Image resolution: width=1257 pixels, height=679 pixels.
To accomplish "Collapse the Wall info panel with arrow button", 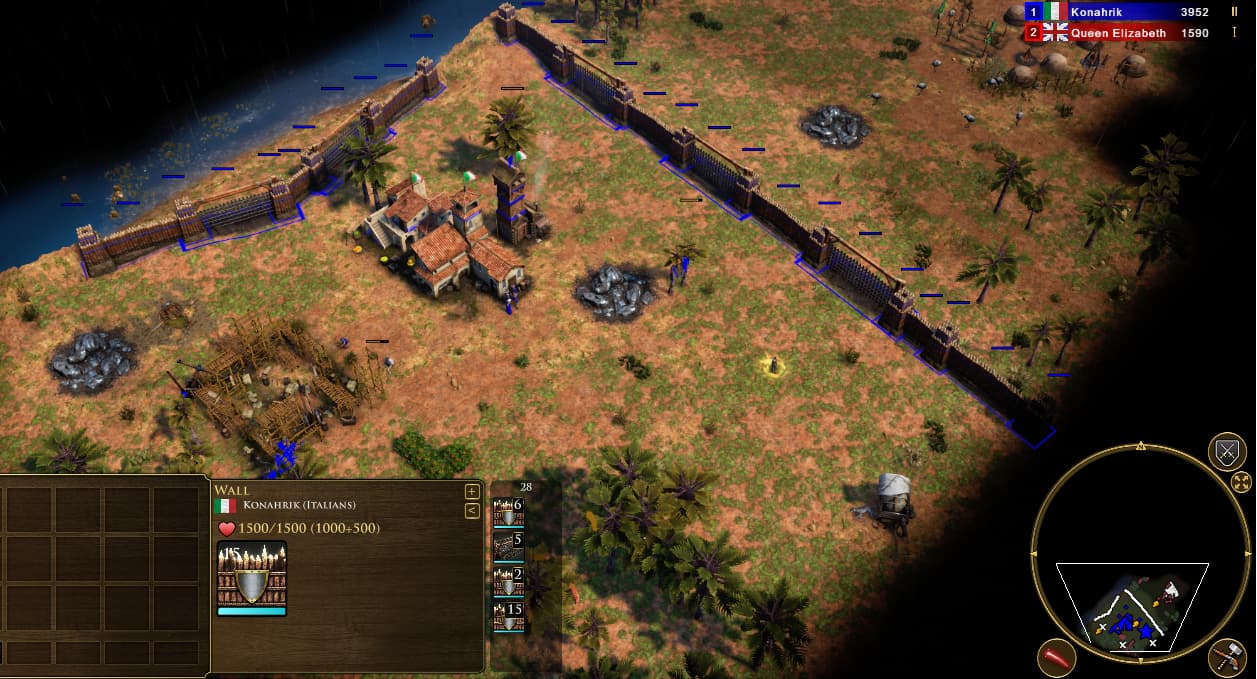I will 472,511.
